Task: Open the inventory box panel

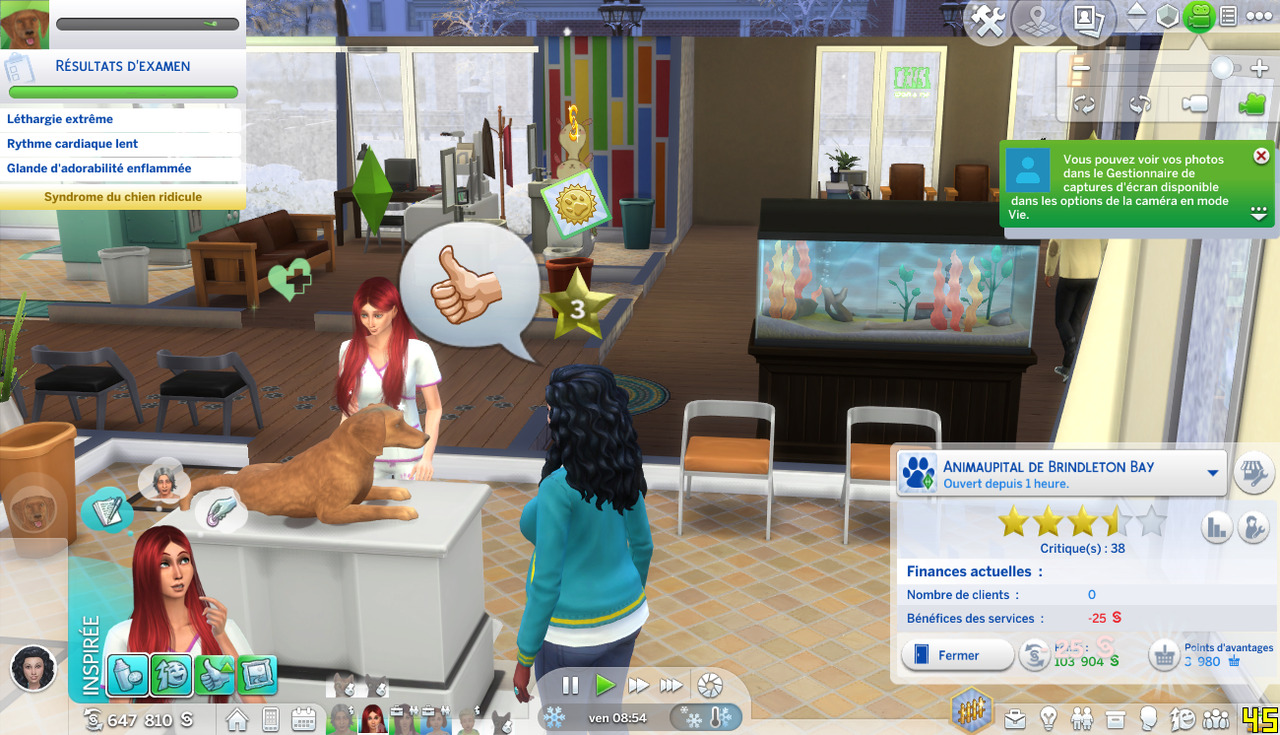Action: coord(1115,719)
